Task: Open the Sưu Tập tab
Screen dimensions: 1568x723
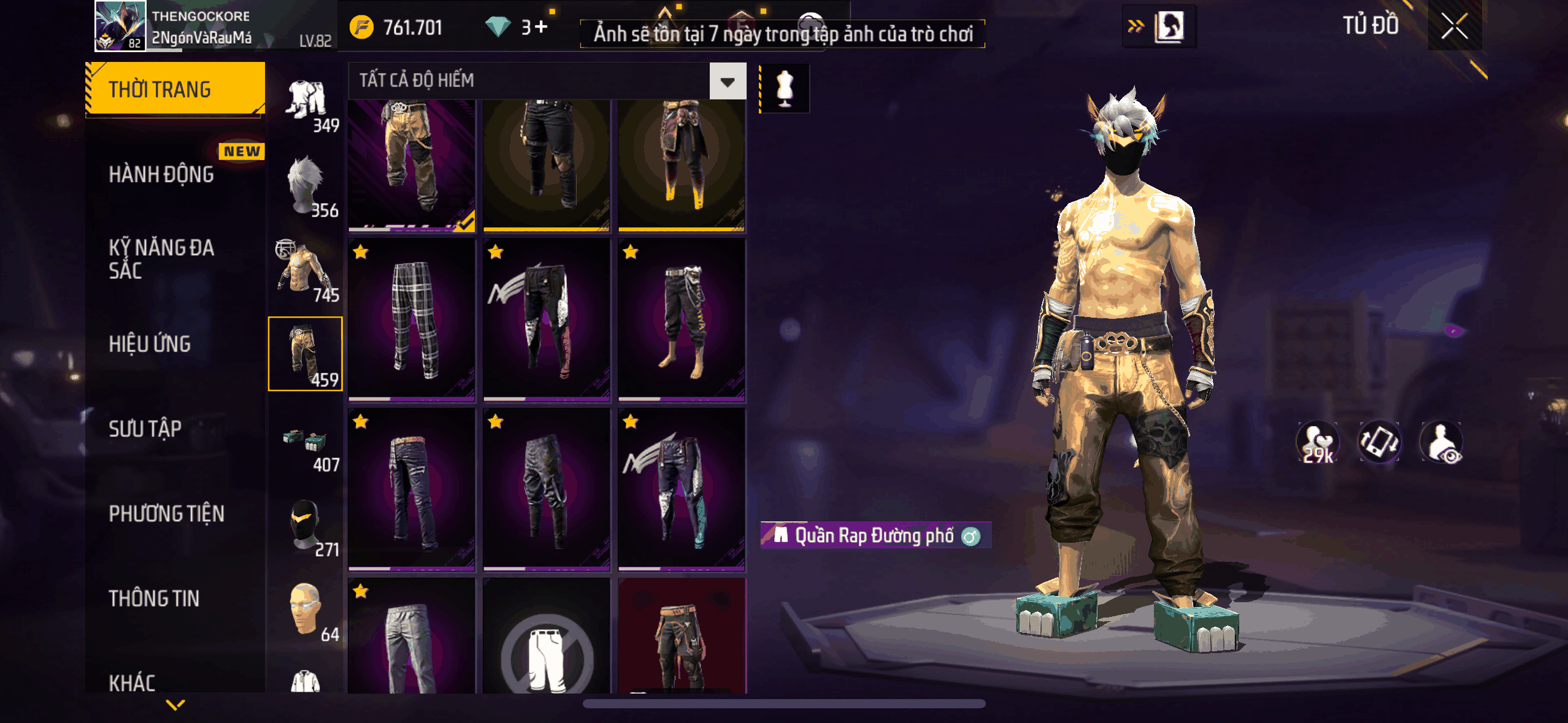Action: 145,429
